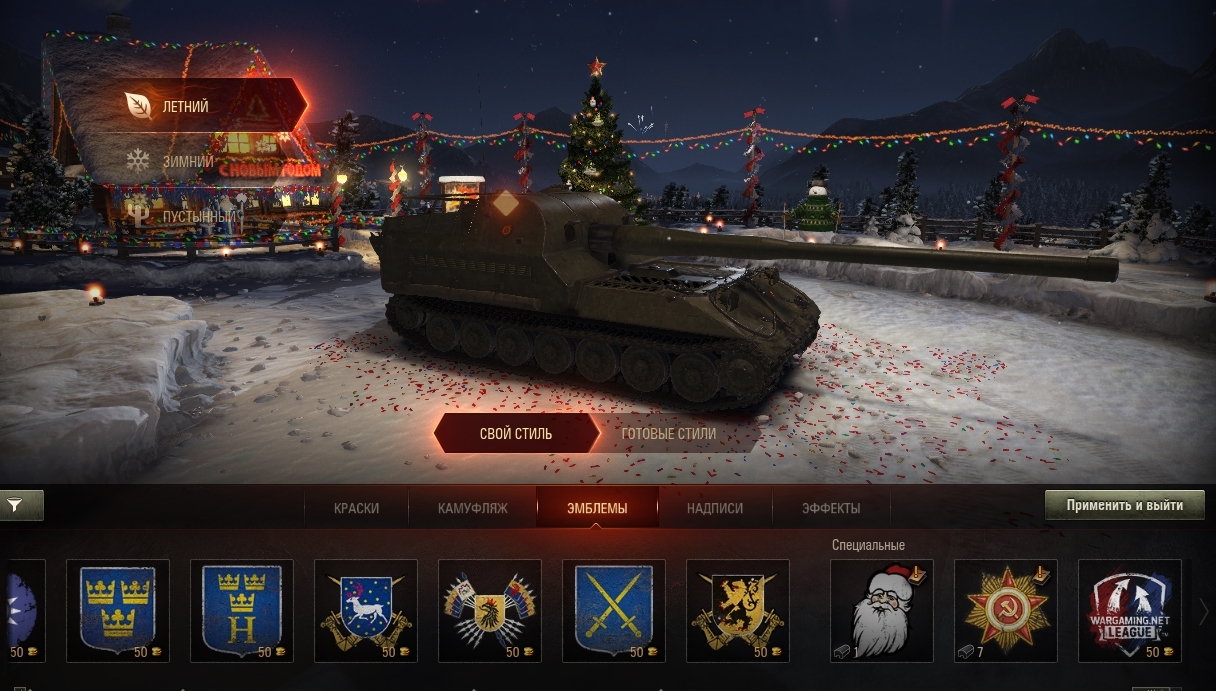Click the Применить и выйти button
Viewport: 1216px width, 691px height.
pyautogui.click(x=1125, y=505)
